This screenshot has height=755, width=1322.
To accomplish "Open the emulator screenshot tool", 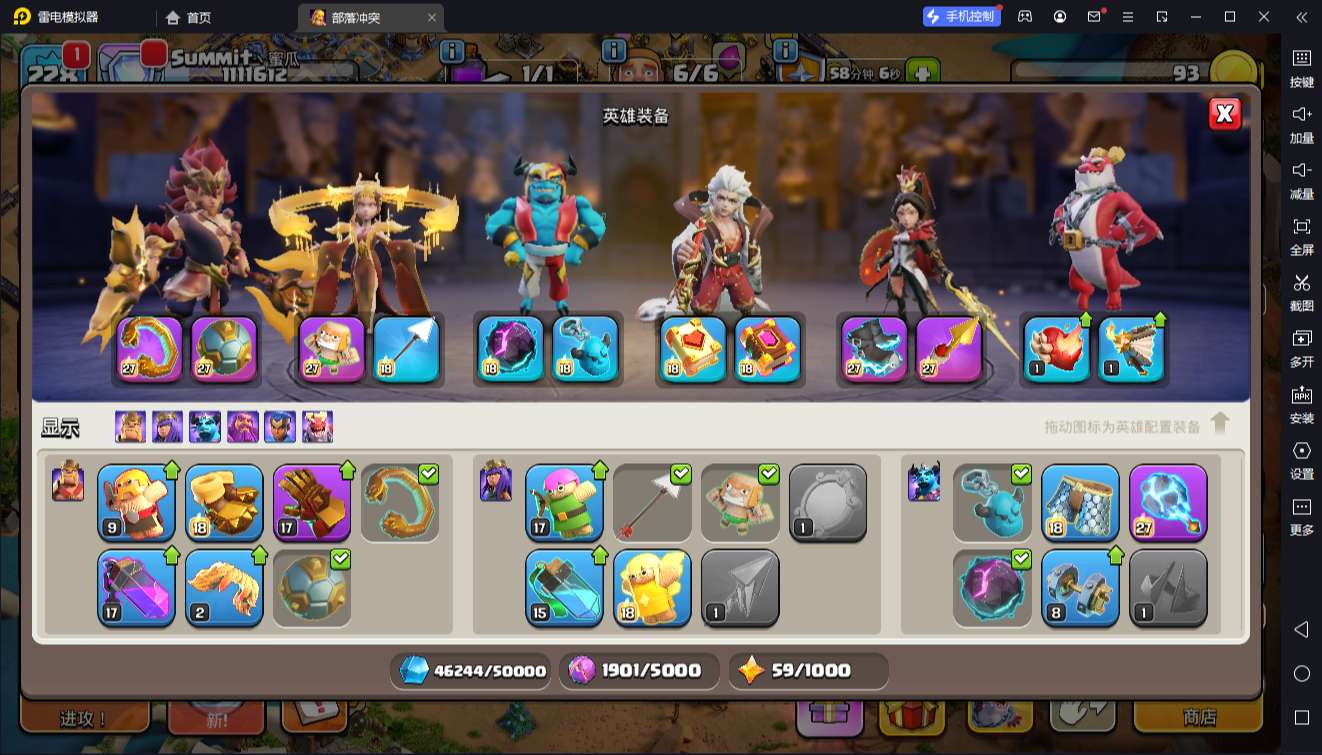I will click(x=1301, y=291).
